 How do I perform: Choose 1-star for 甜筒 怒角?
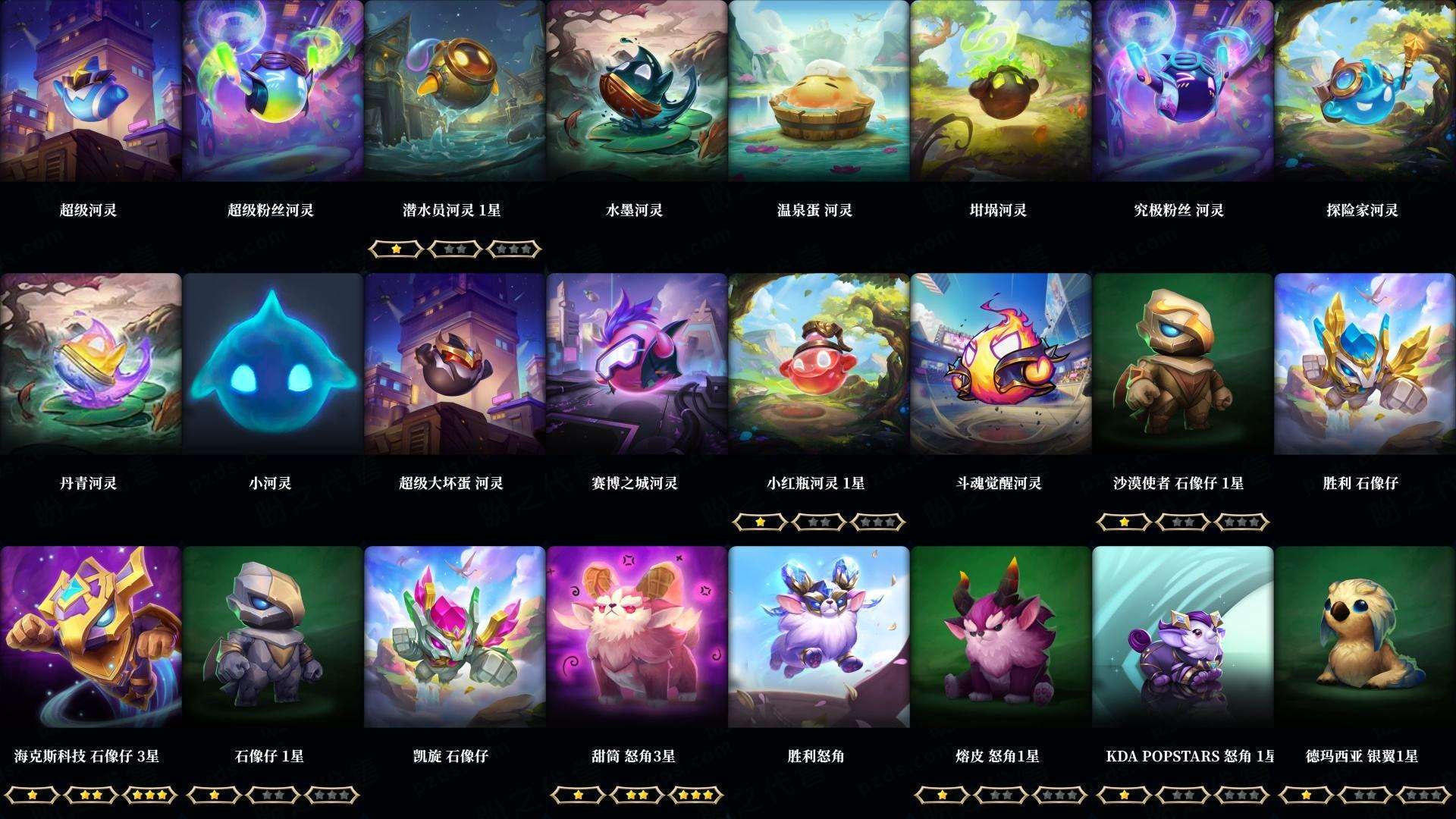tap(577, 795)
